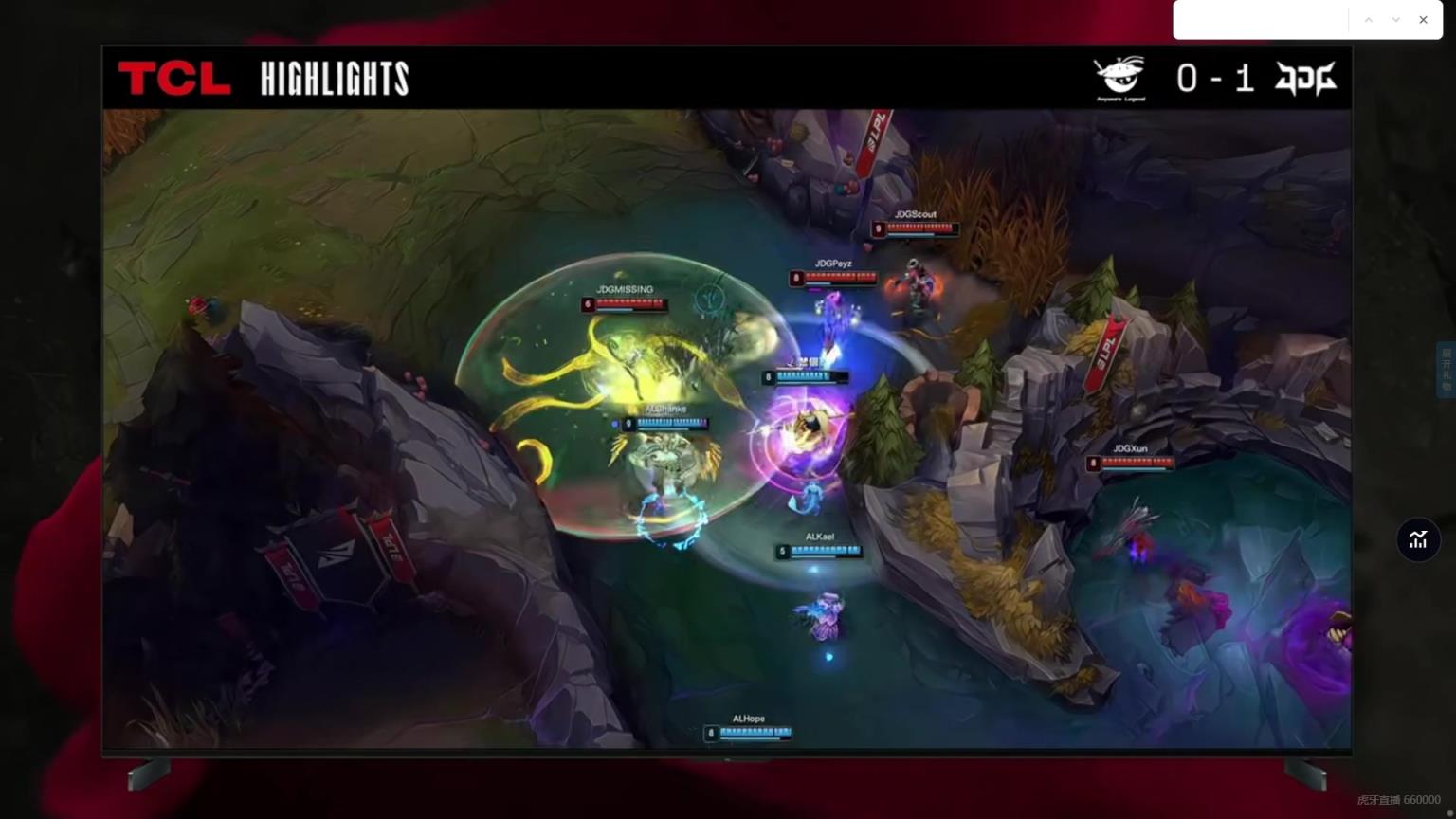
Task: Expand the blue gift panel side tab
Action: point(1447,370)
